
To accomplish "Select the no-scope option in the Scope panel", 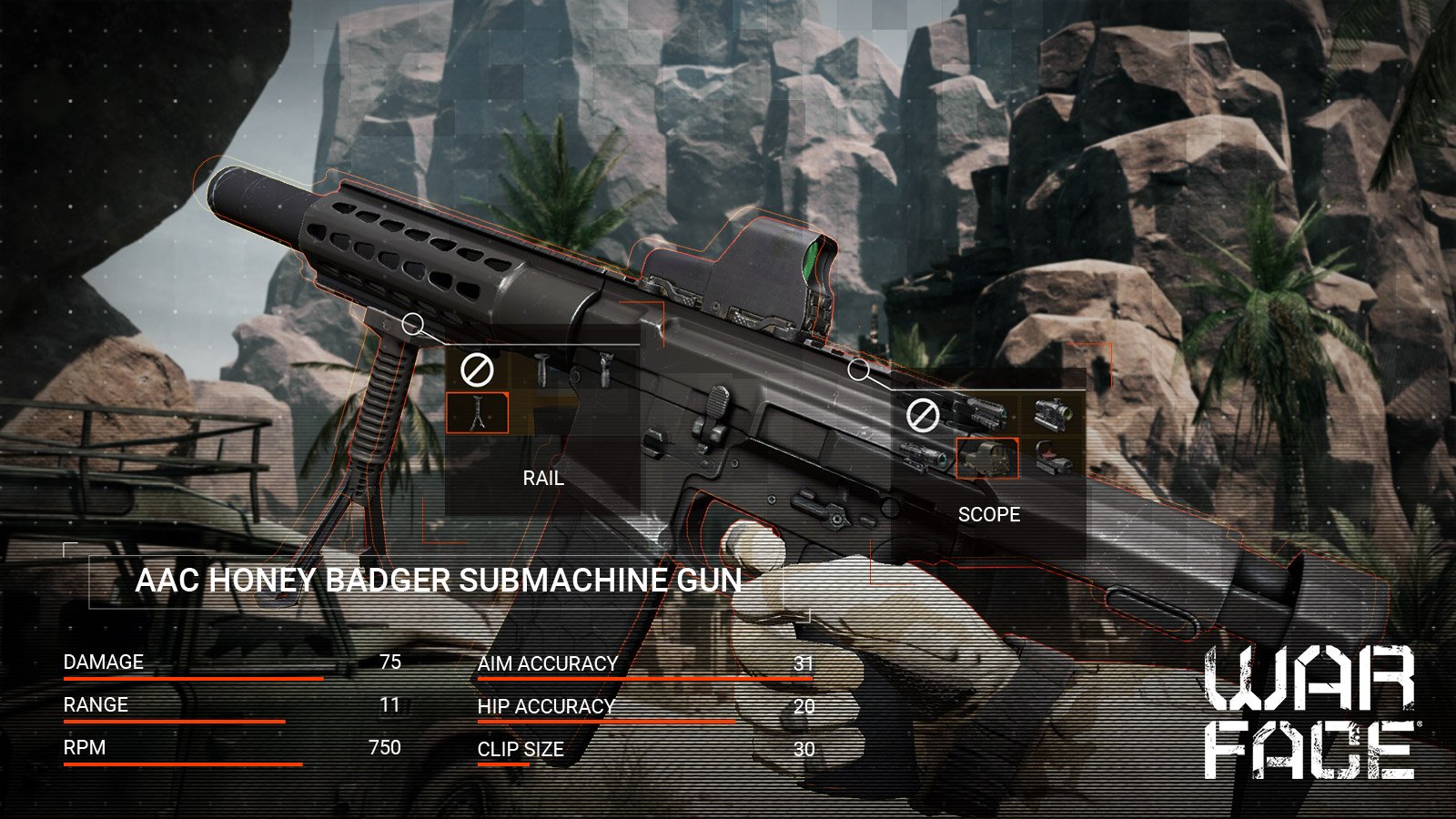I will pyautogui.click(x=922, y=417).
